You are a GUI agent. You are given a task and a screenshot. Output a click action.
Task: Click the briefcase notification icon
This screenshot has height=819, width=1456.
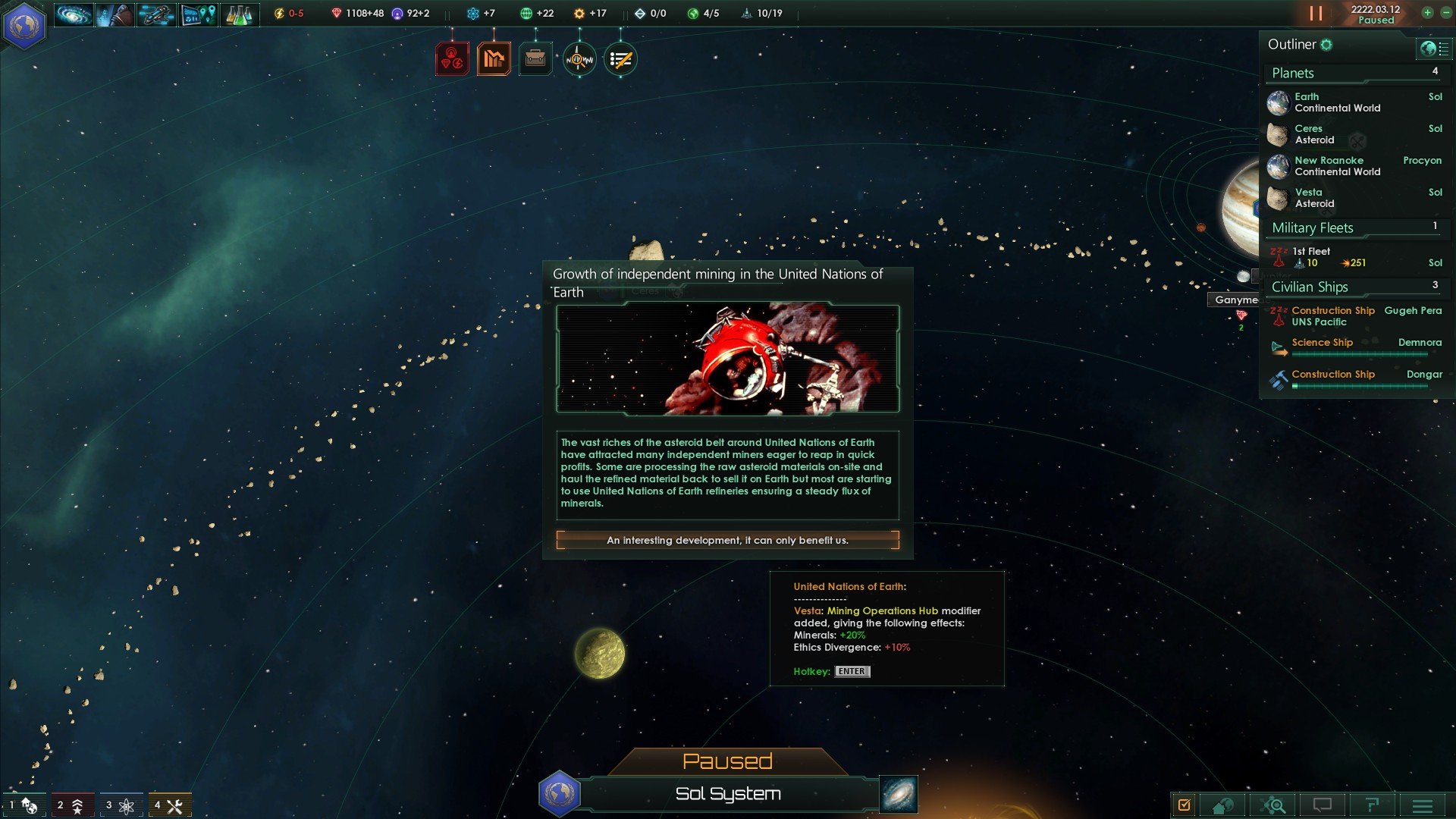point(535,59)
